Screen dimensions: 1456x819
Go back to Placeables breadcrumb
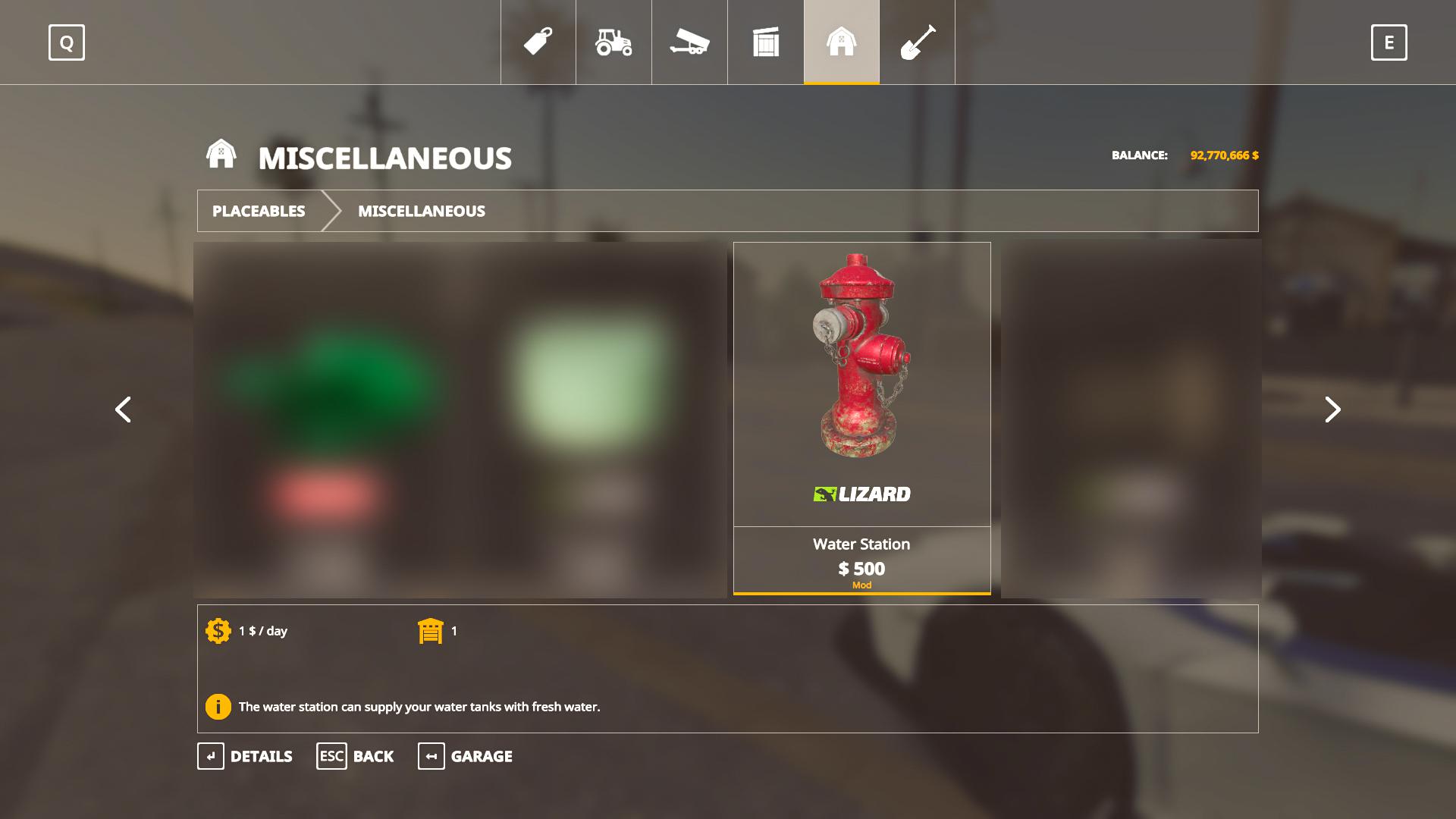pos(259,211)
